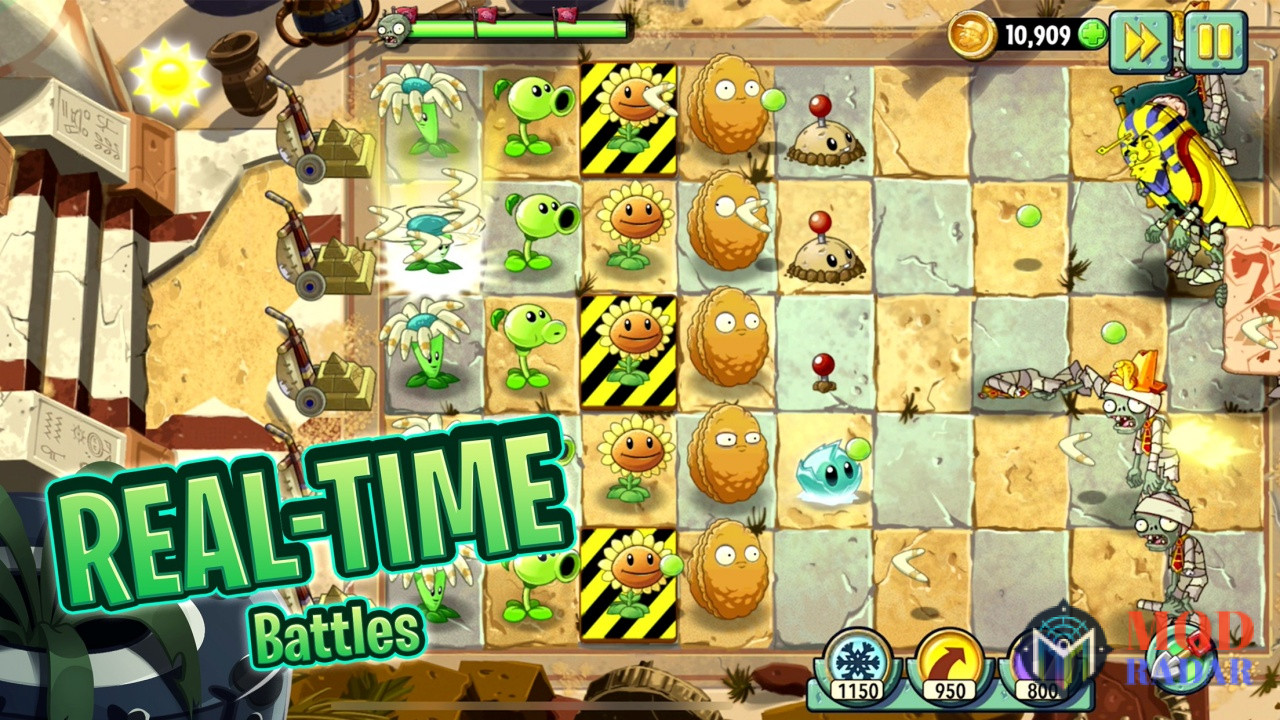Tap the Iceberg Lettuce plant
Viewport: 1280px width, 720px height.
(x=826, y=470)
